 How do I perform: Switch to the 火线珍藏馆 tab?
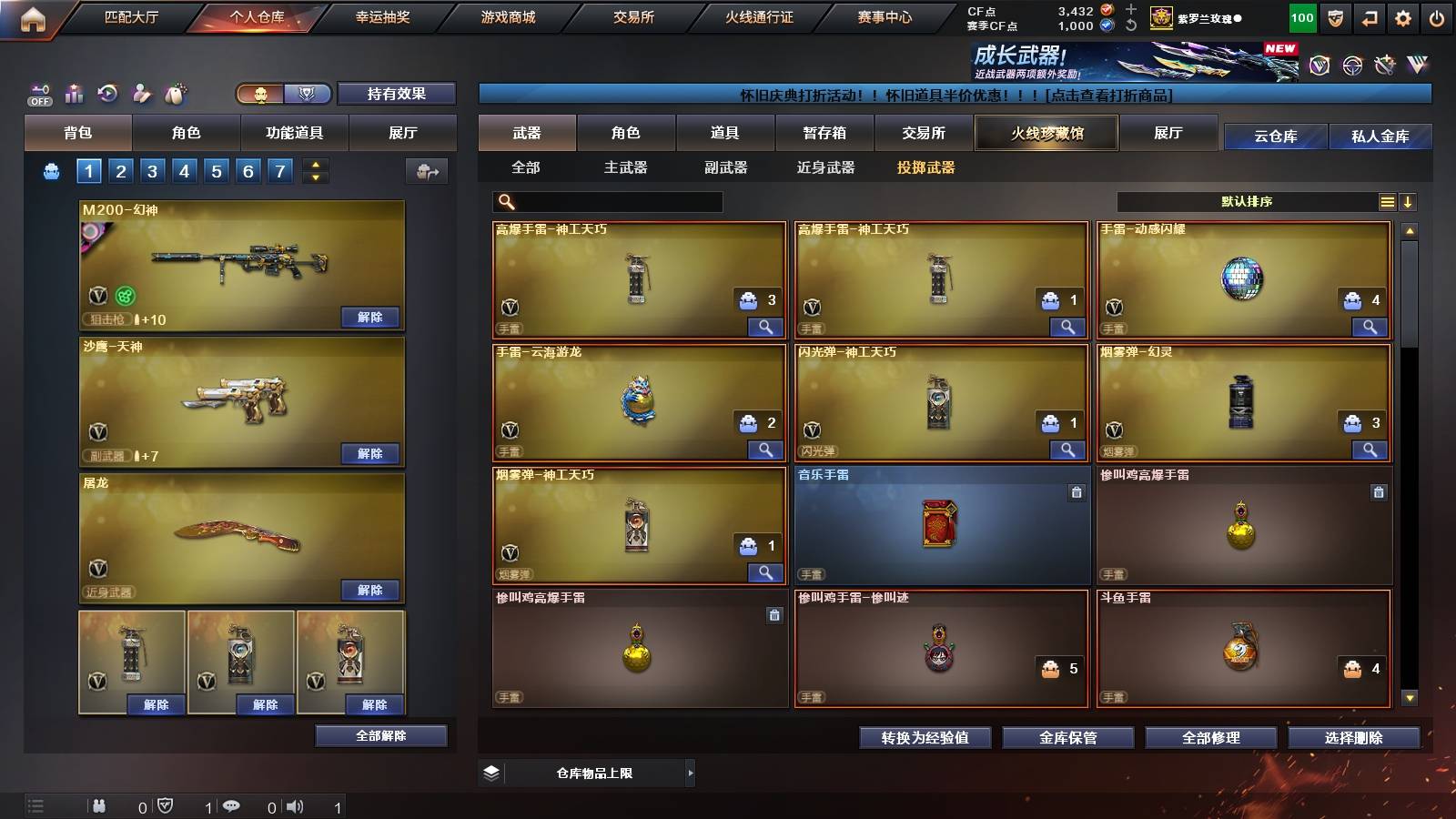pos(1046,133)
